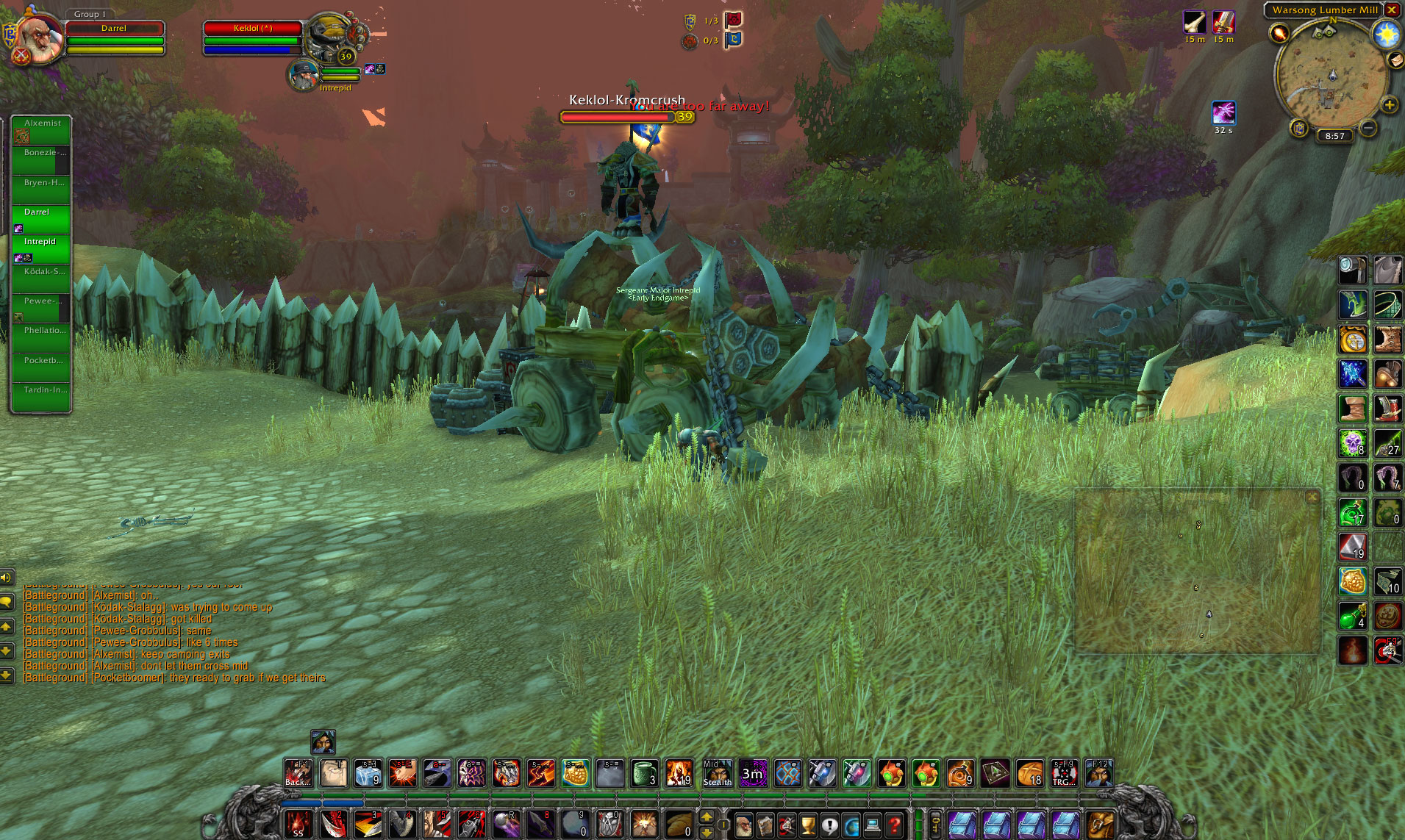Toggle the sun day-night indicator
This screenshot has height=840, width=1405.
point(1387,34)
